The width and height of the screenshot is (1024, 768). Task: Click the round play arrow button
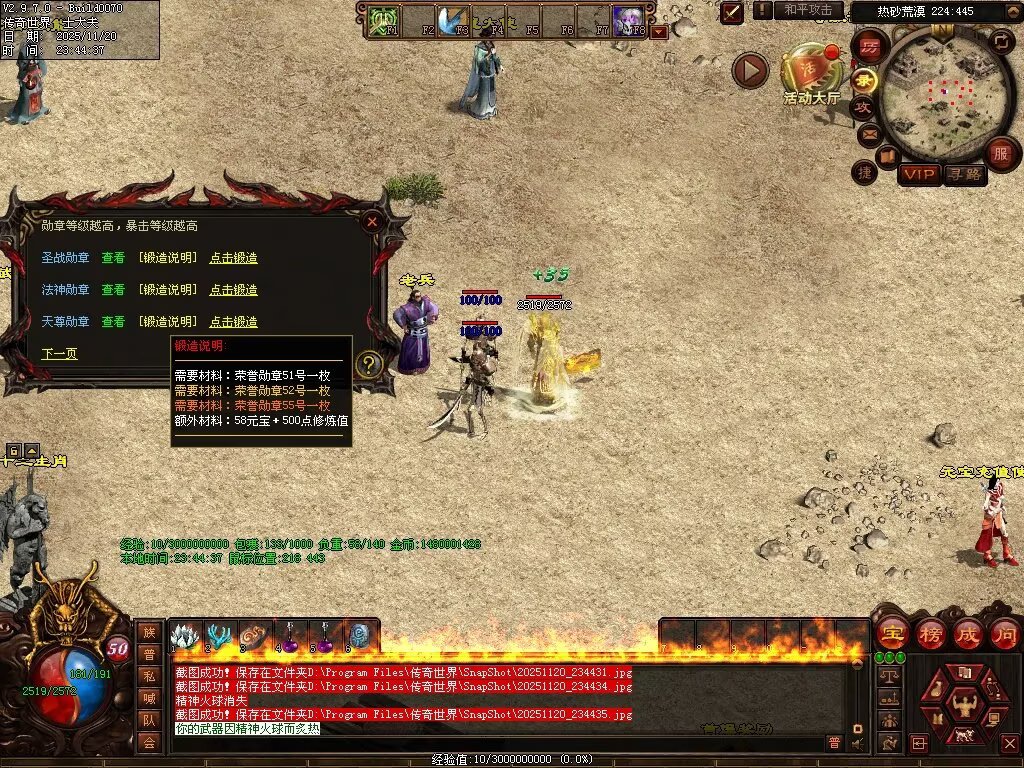[750, 70]
